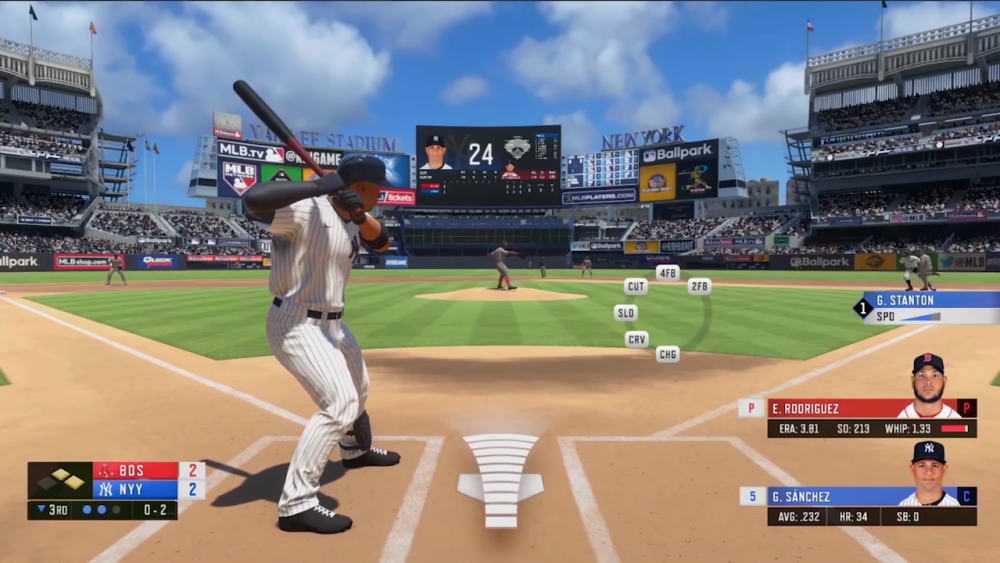1000x563 pixels.
Task: Pick the CHG changeup pitch
Action: (x=667, y=354)
